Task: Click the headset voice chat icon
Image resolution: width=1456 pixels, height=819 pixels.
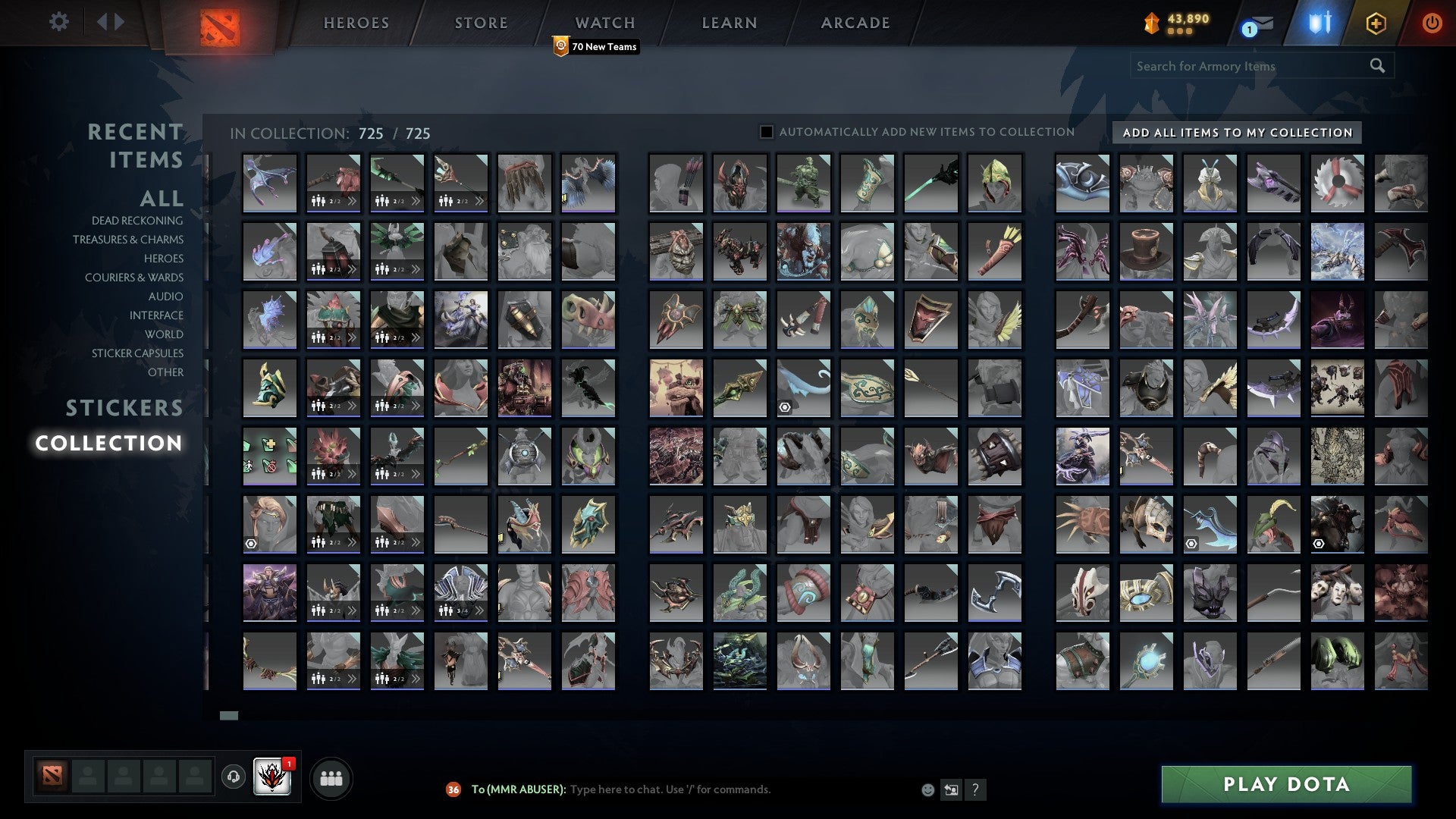Action: pyautogui.click(x=232, y=775)
